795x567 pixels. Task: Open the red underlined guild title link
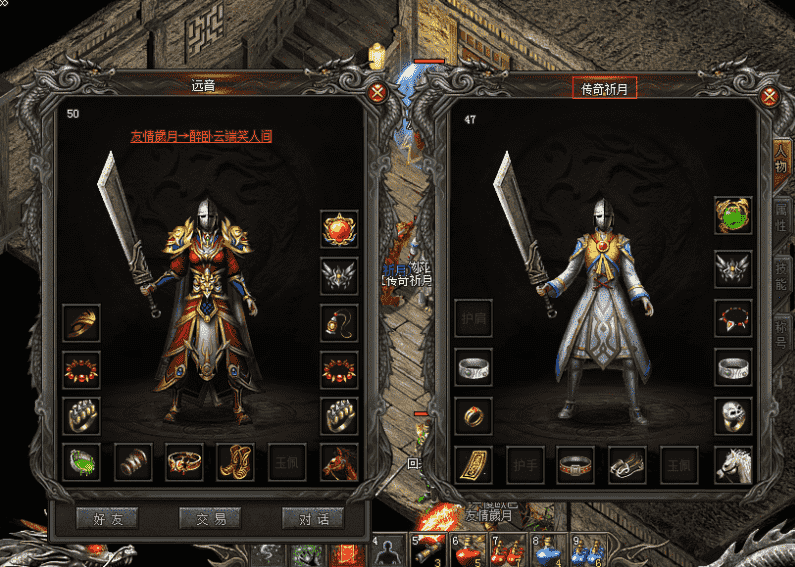click(201, 136)
